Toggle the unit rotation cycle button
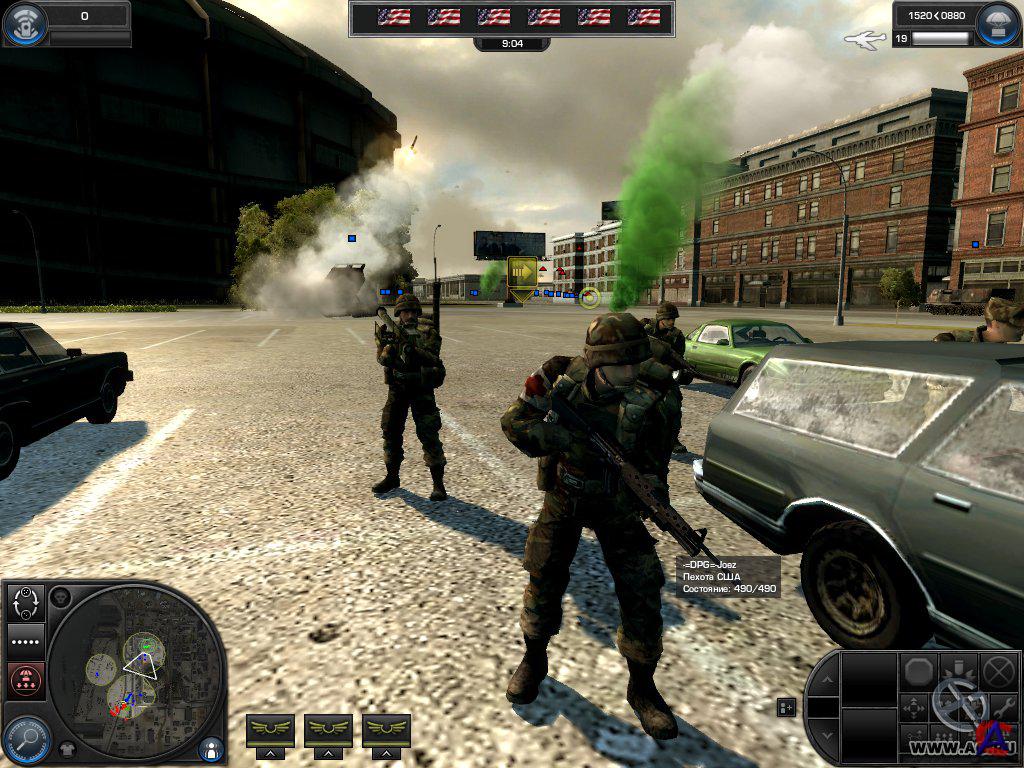The width and height of the screenshot is (1024, 768). pos(26,603)
